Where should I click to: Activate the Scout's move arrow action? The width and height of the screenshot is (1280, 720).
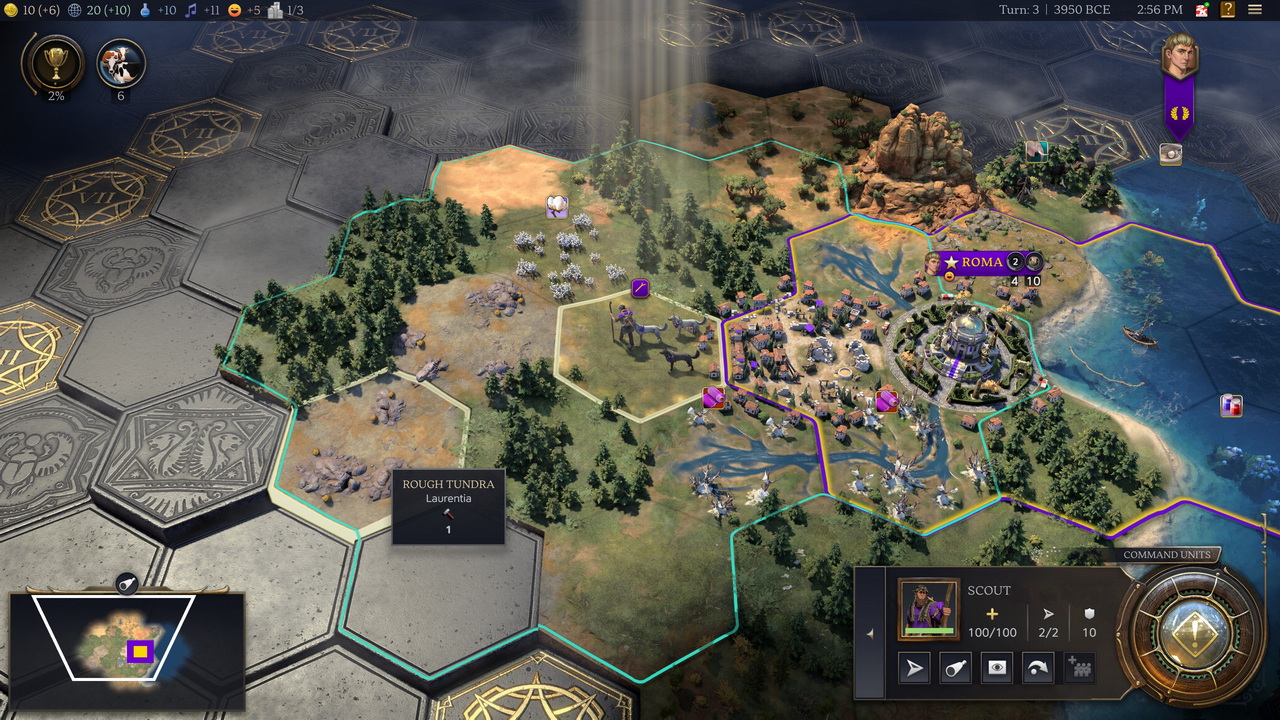coord(915,668)
